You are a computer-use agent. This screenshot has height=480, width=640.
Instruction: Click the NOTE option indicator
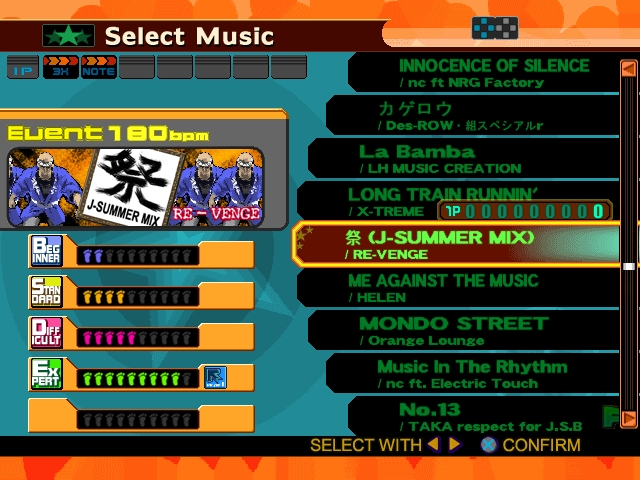(98, 67)
